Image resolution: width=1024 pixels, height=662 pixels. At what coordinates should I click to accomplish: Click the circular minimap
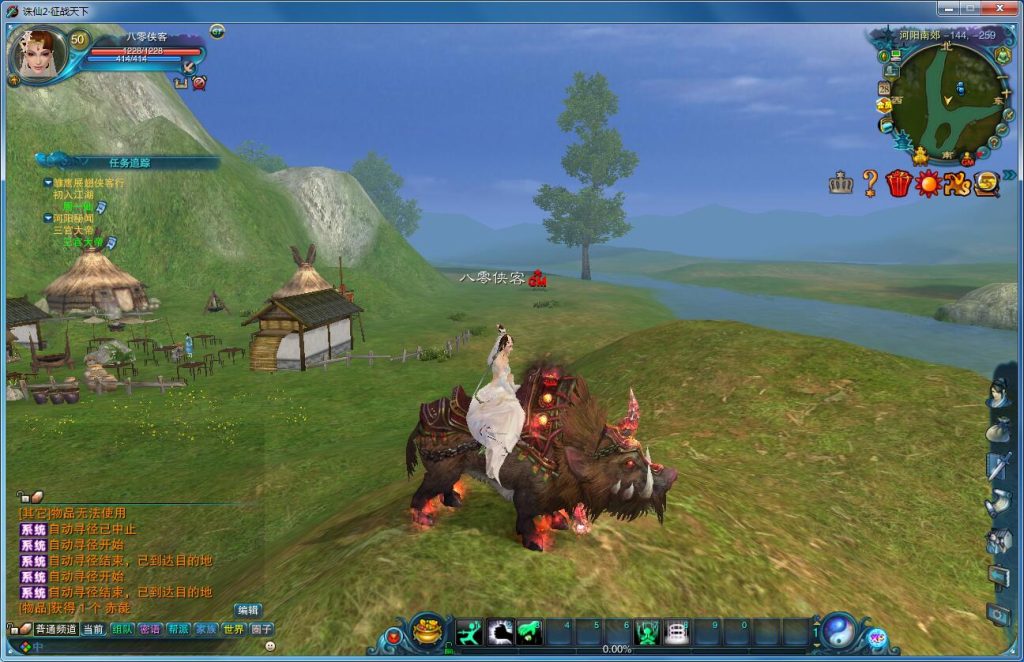coord(945,98)
